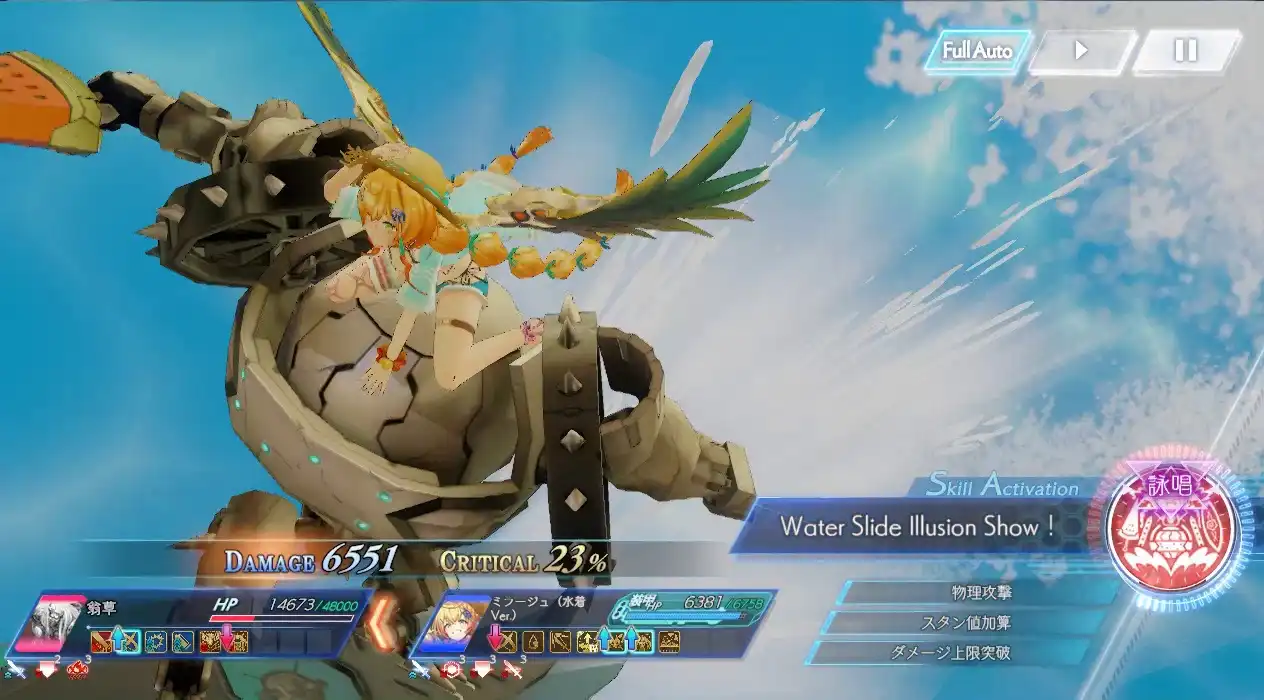Click the 物理攻撃 skill effect tag
1264x700 pixels.
click(x=966, y=592)
